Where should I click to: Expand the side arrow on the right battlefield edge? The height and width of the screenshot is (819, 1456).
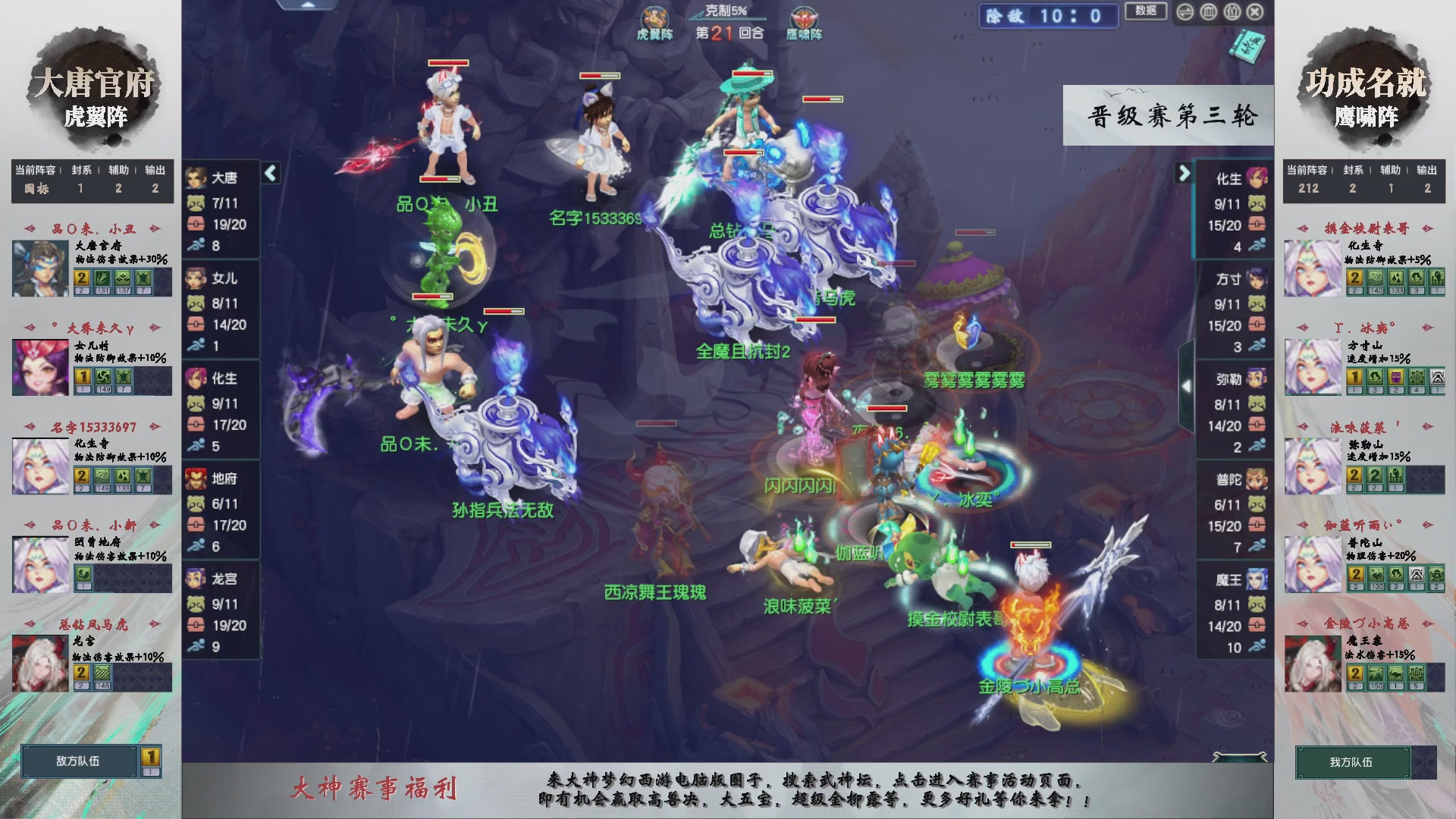1188,384
